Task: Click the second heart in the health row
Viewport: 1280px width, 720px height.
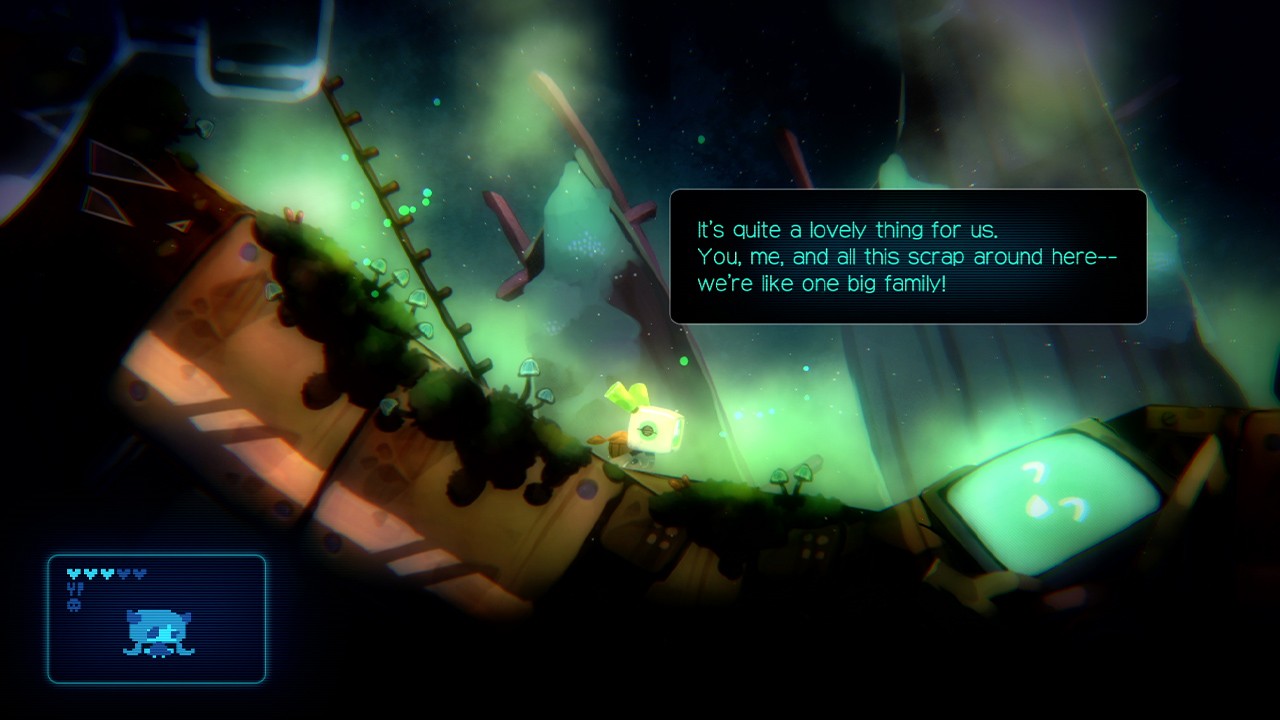Action: tap(91, 573)
